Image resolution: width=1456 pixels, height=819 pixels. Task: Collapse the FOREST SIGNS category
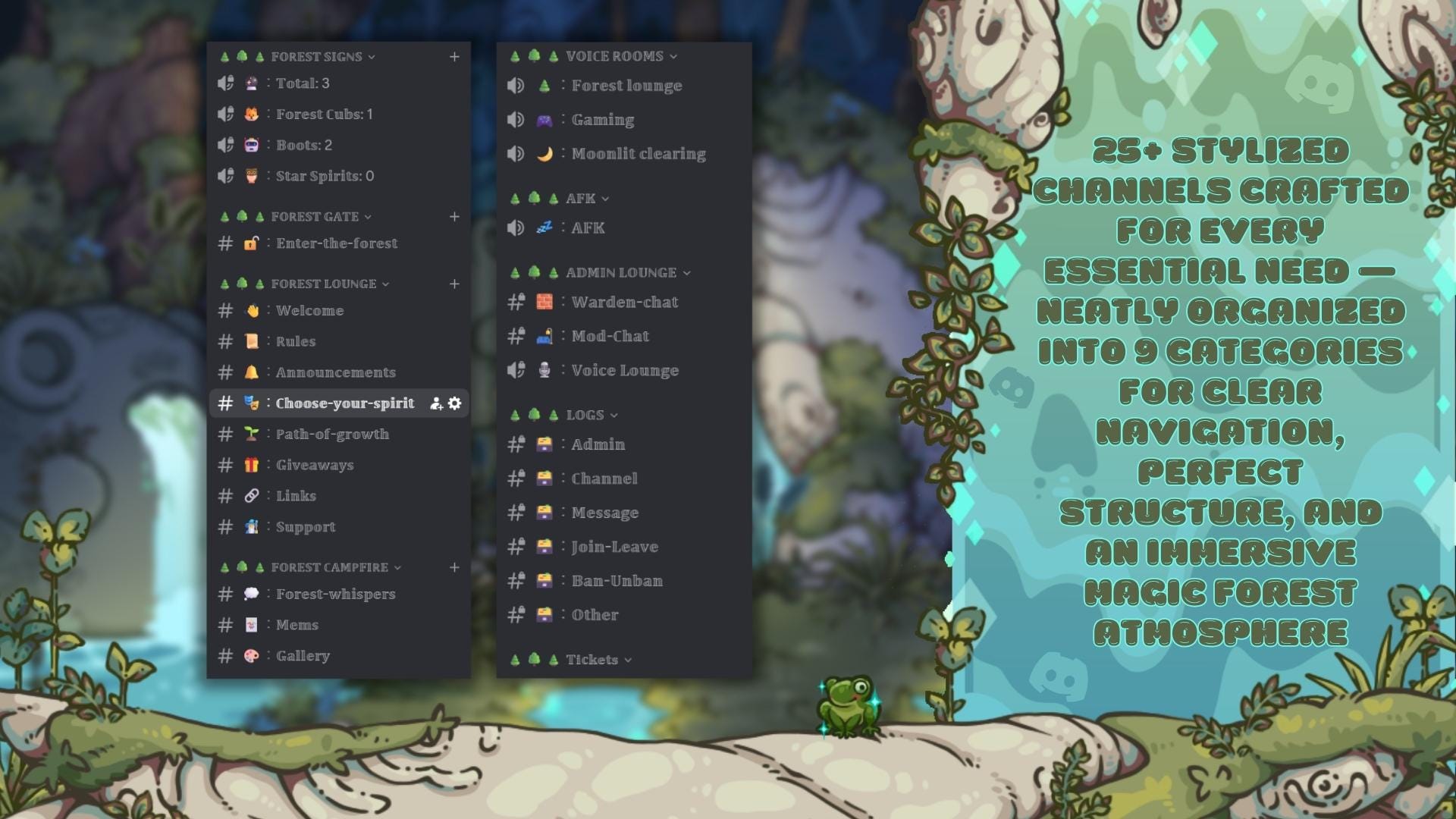371,56
